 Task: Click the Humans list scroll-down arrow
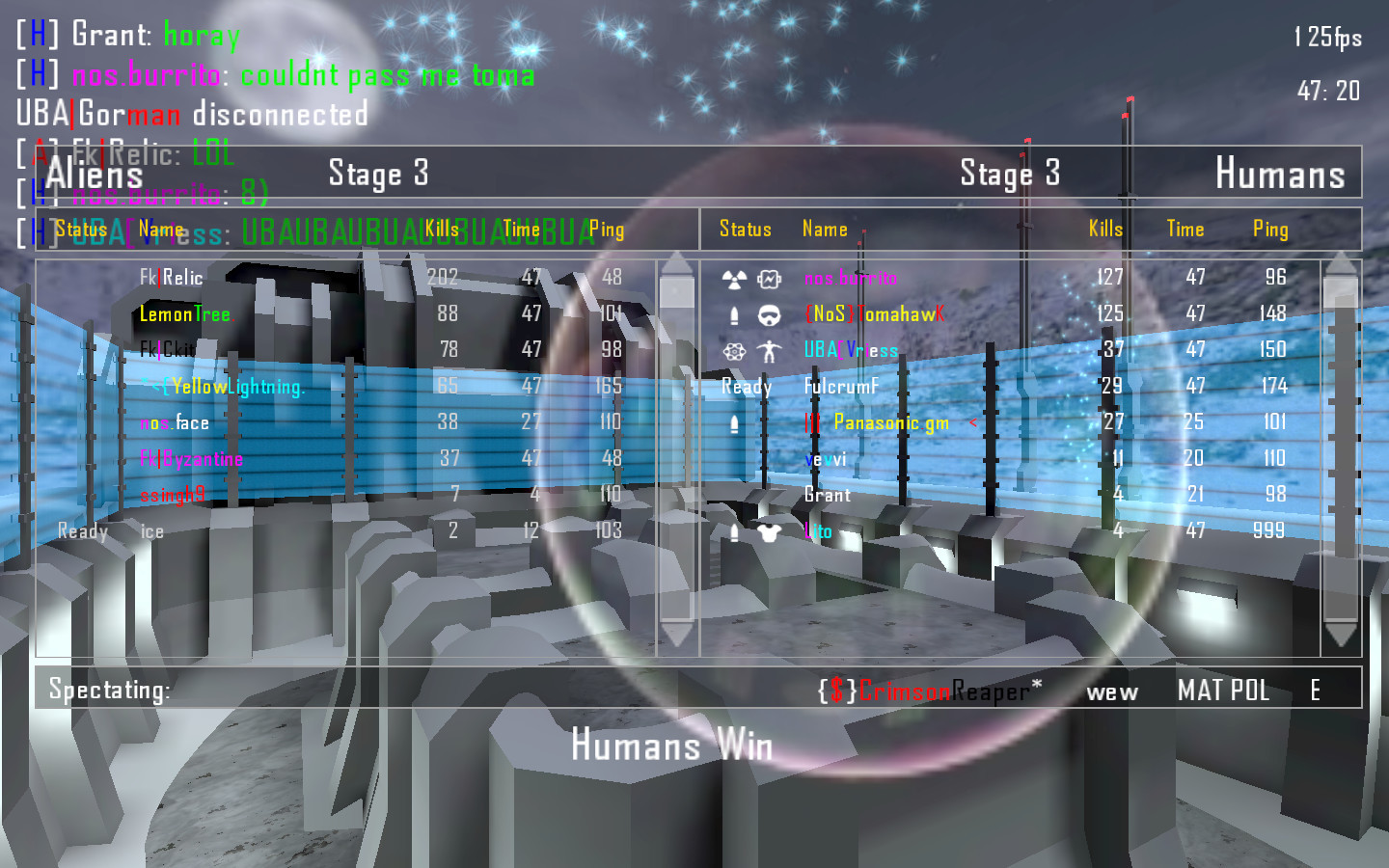[1341, 634]
